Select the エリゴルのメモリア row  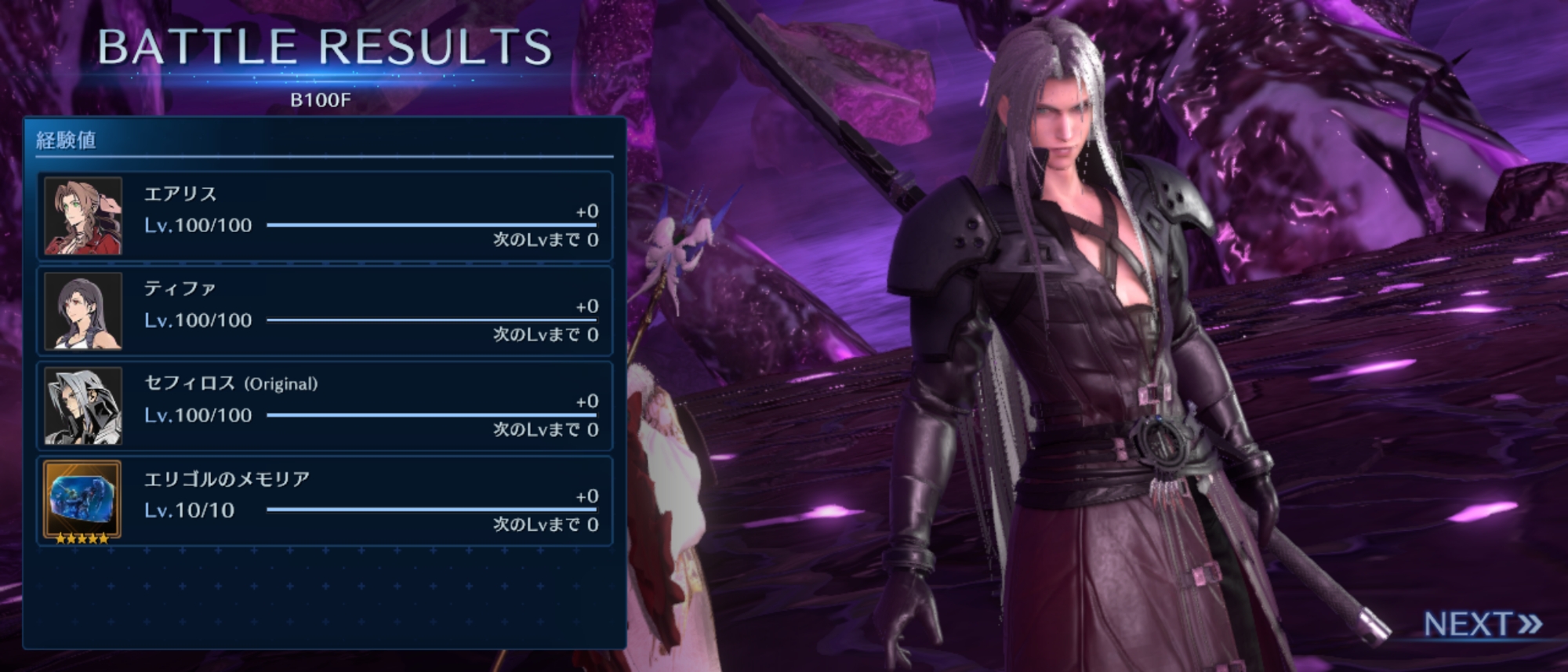pyautogui.click(x=325, y=501)
